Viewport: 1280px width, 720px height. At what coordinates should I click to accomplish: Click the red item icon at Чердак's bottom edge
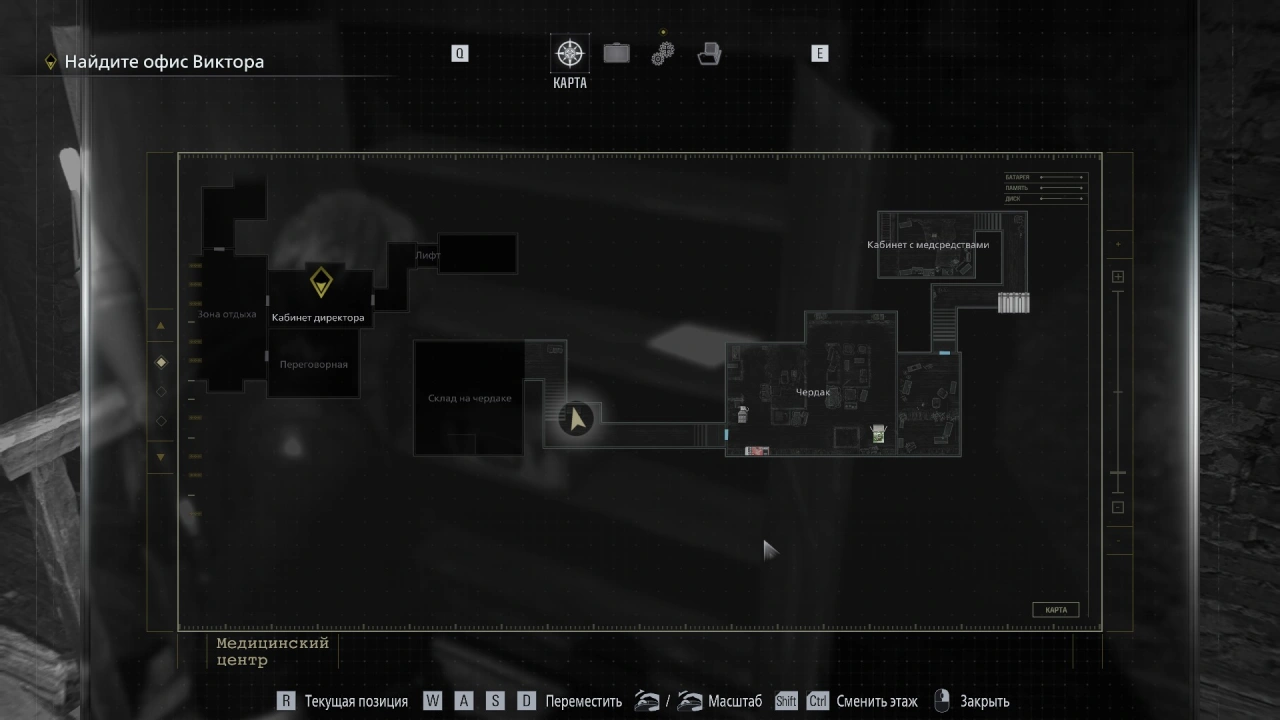(757, 451)
